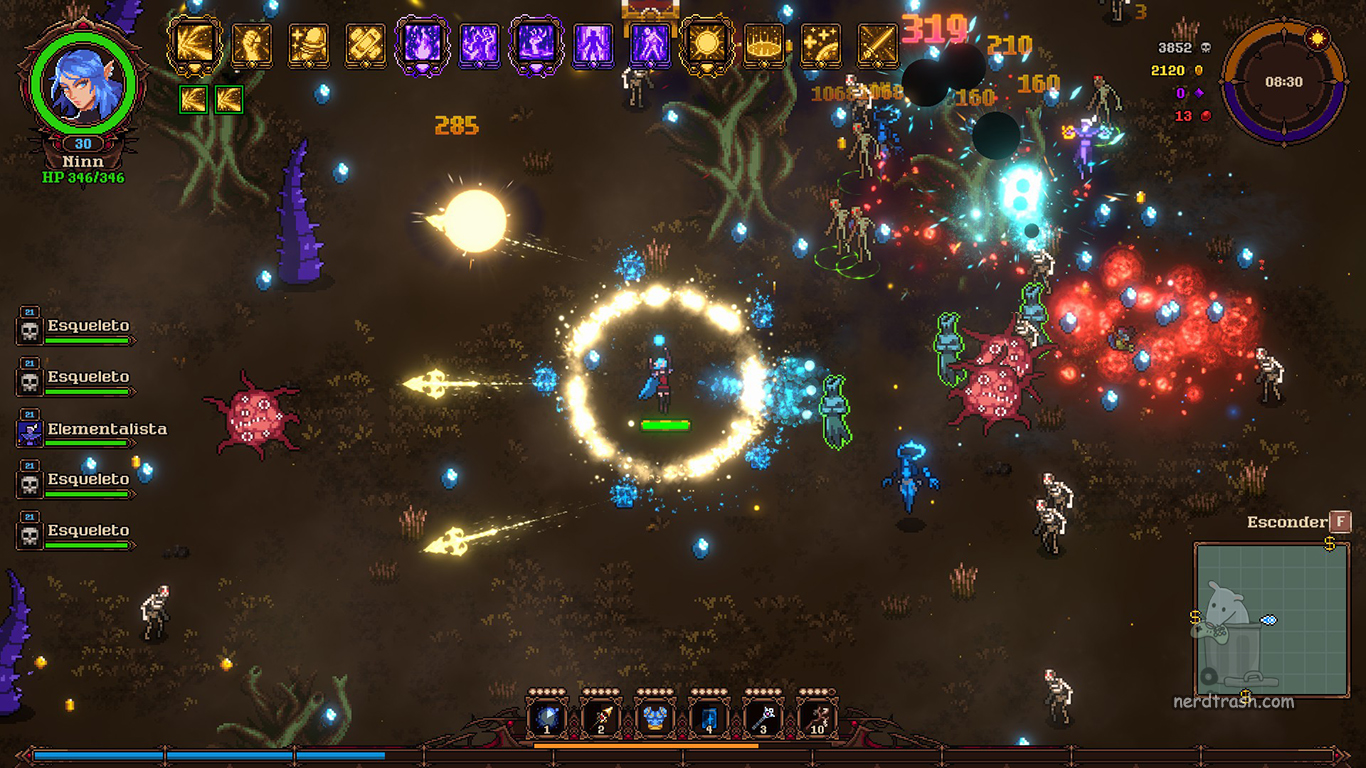Select the blue spellbook item slot
The height and width of the screenshot is (768, 1366).
[709, 718]
